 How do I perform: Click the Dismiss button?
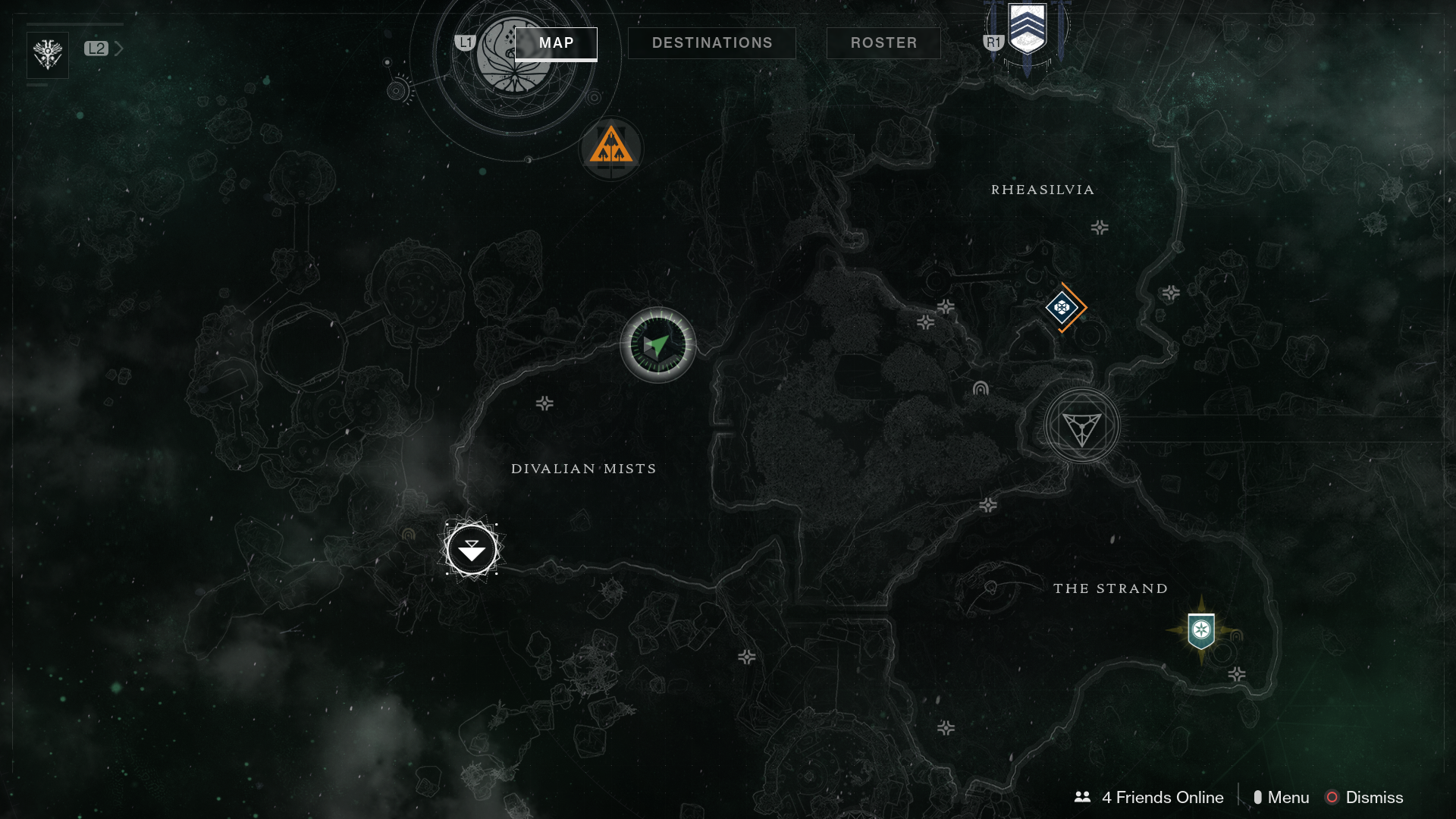(1373, 797)
